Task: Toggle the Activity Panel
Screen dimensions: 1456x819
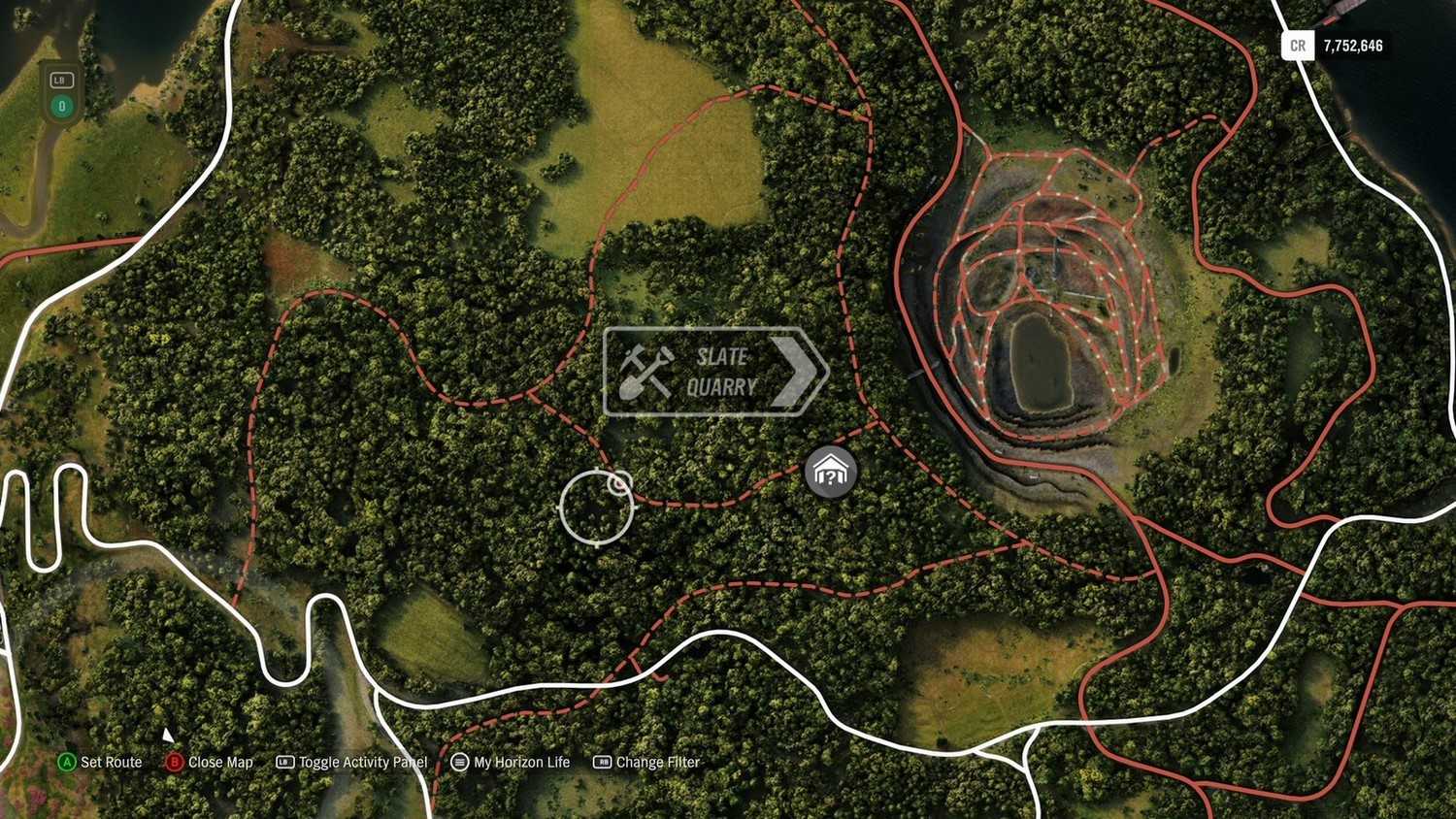Action: point(351,763)
